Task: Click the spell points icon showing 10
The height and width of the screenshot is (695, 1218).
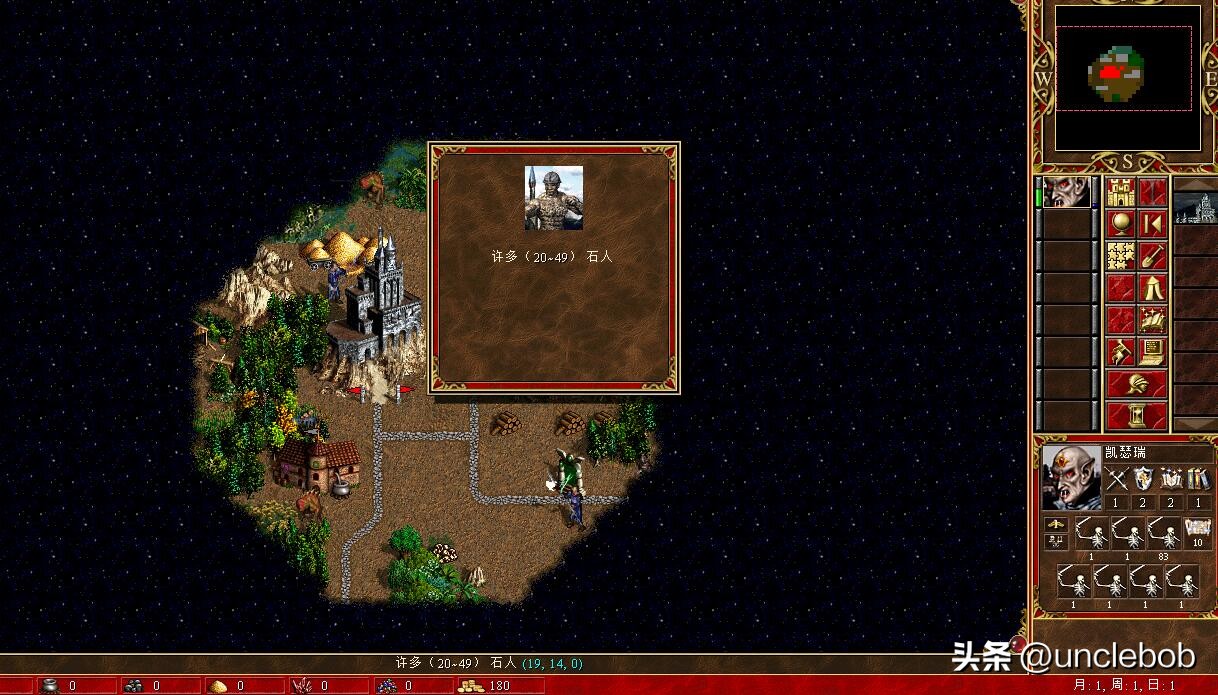Action: click(1197, 531)
